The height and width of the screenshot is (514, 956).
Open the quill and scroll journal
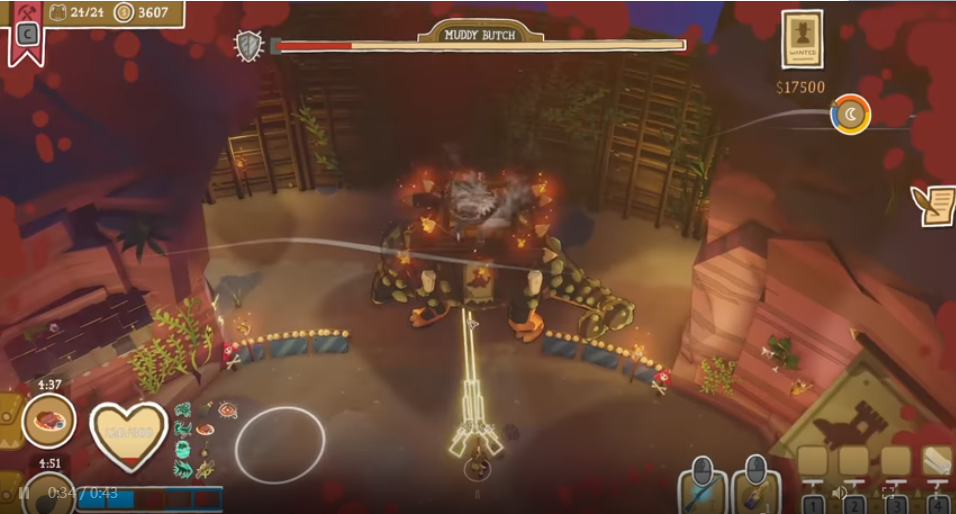click(934, 205)
